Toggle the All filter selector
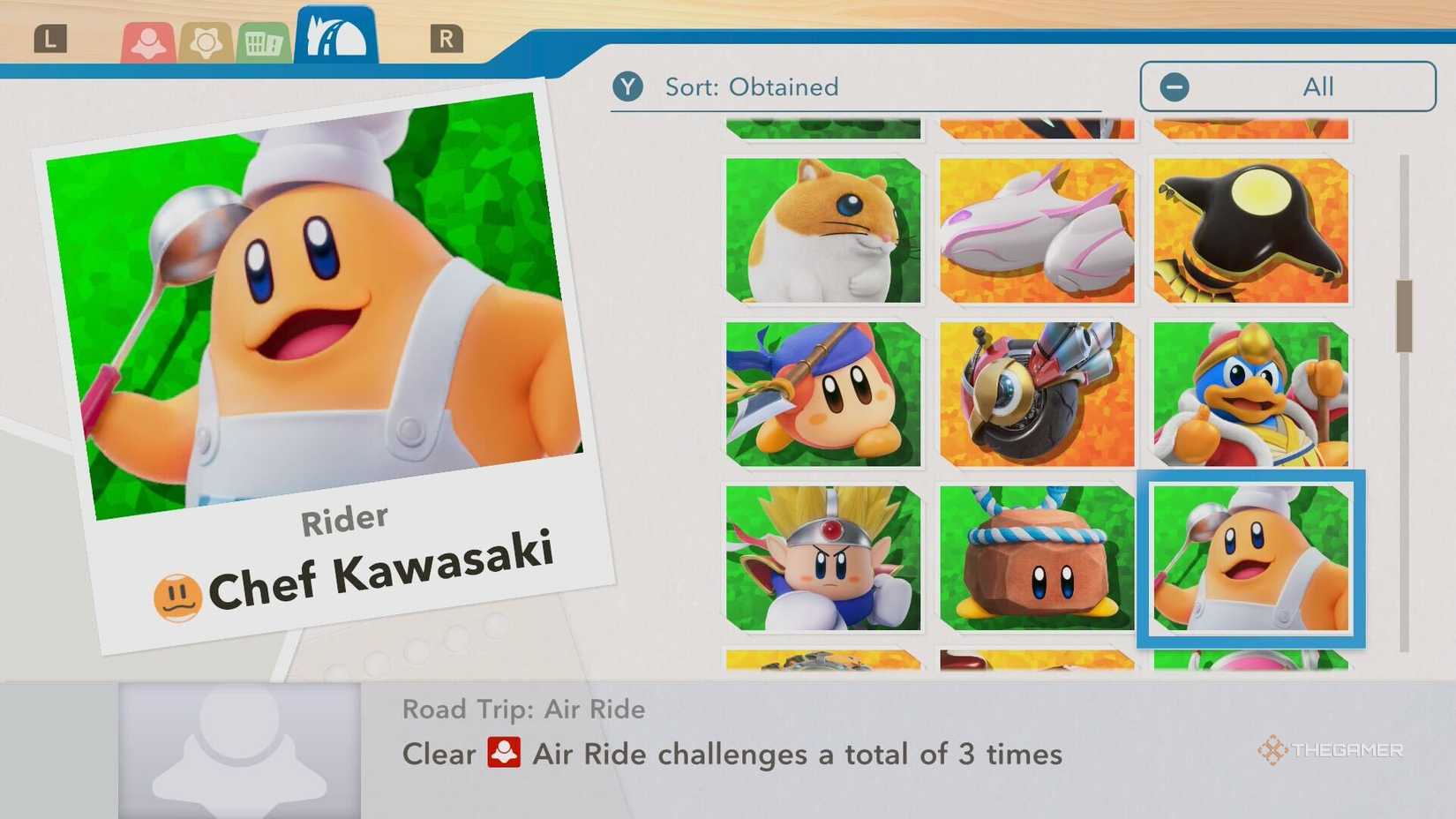This screenshot has width=1456, height=819. 1287,86
